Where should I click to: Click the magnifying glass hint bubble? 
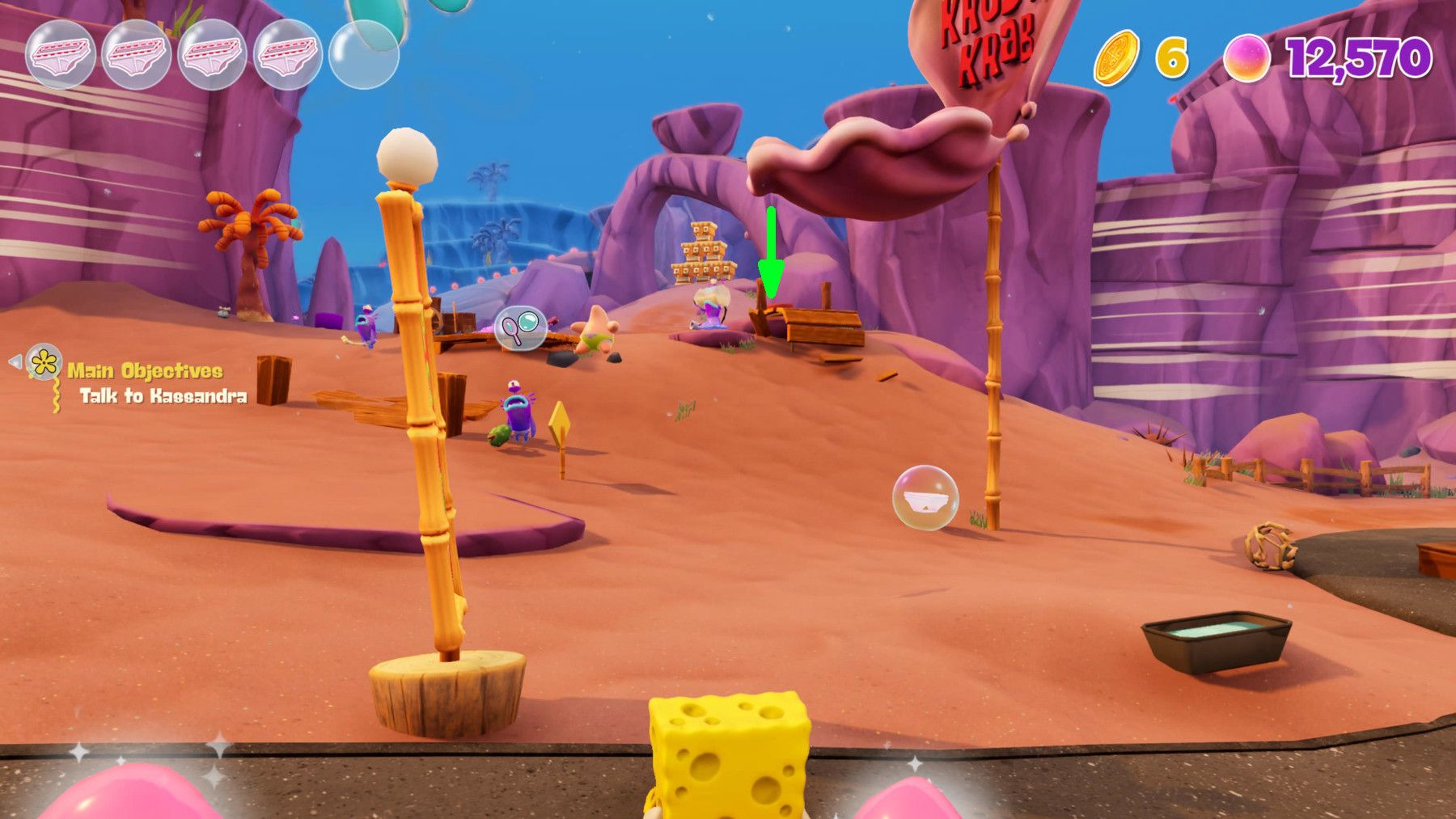tap(522, 327)
